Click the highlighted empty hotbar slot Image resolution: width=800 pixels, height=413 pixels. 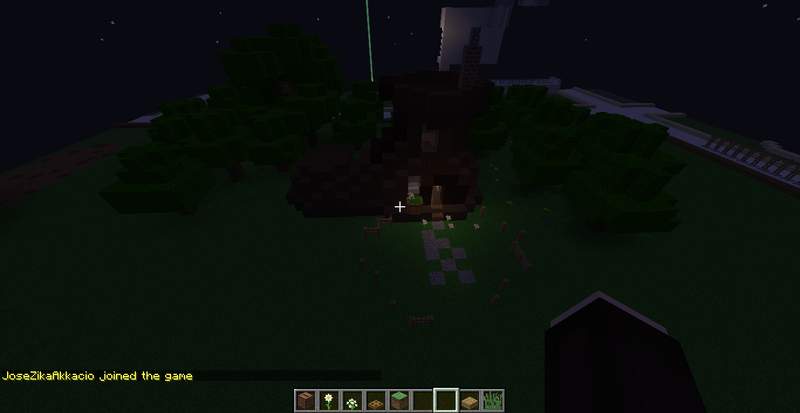pyautogui.click(x=446, y=401)
